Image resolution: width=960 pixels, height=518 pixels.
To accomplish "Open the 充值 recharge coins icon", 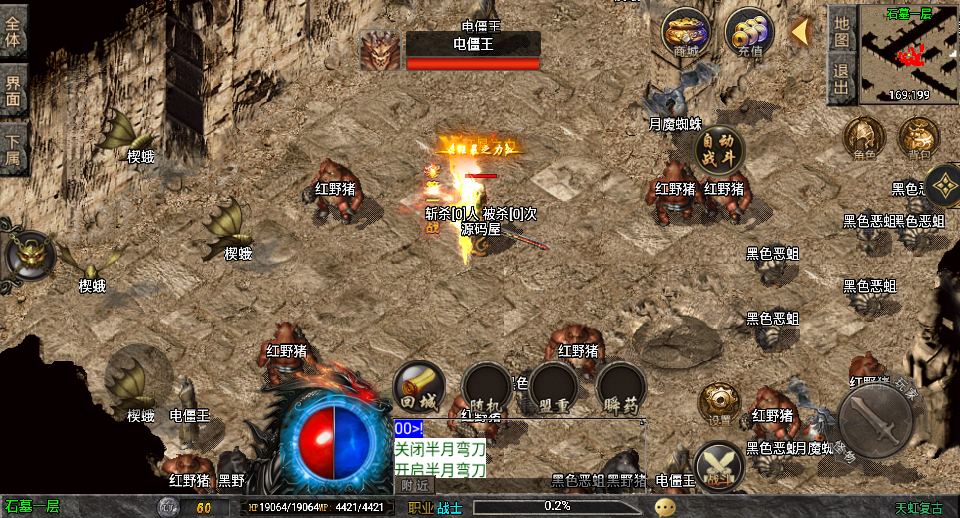I will [748, 34].
